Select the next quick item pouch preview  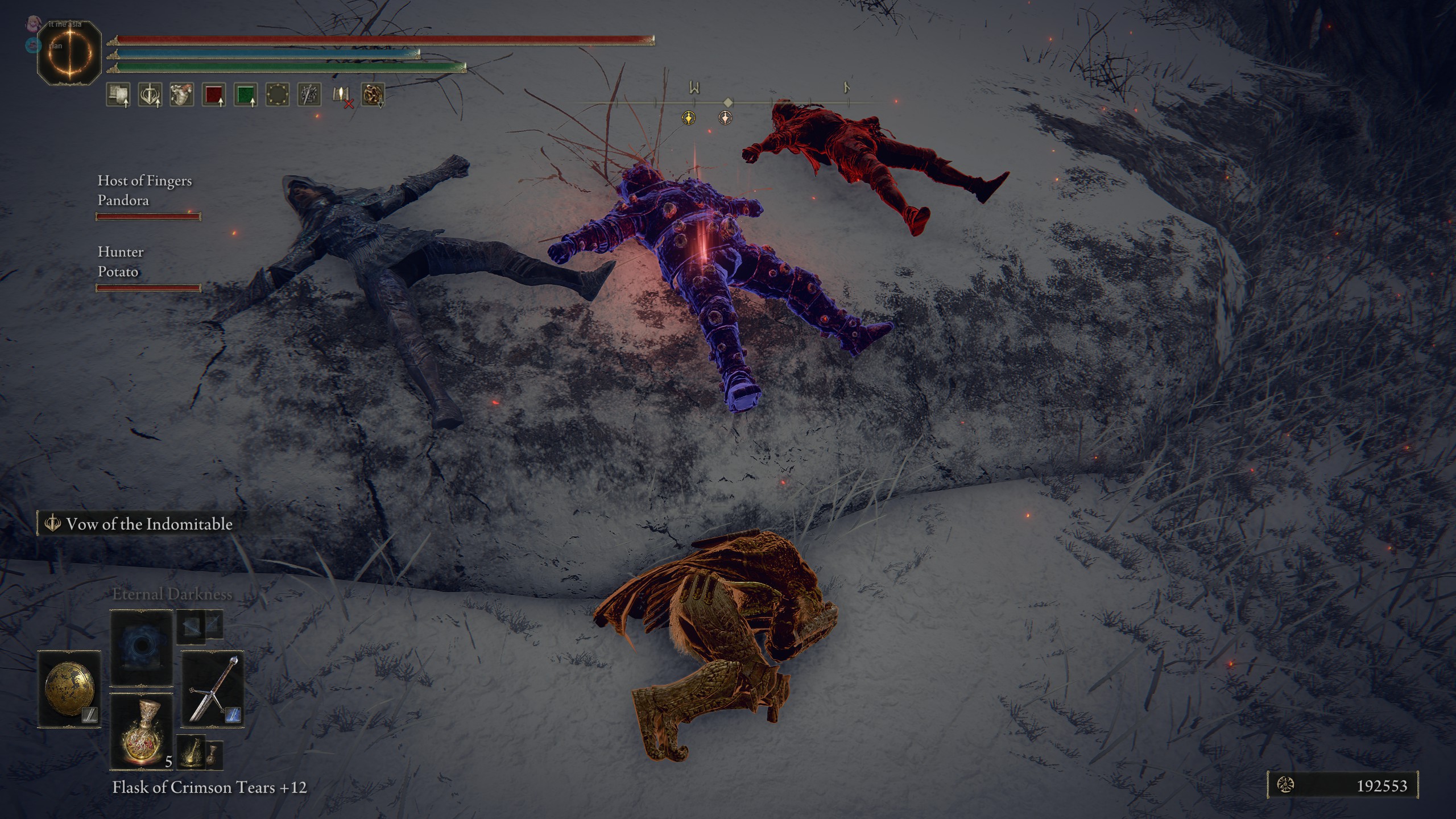click(x=199, y=753)
